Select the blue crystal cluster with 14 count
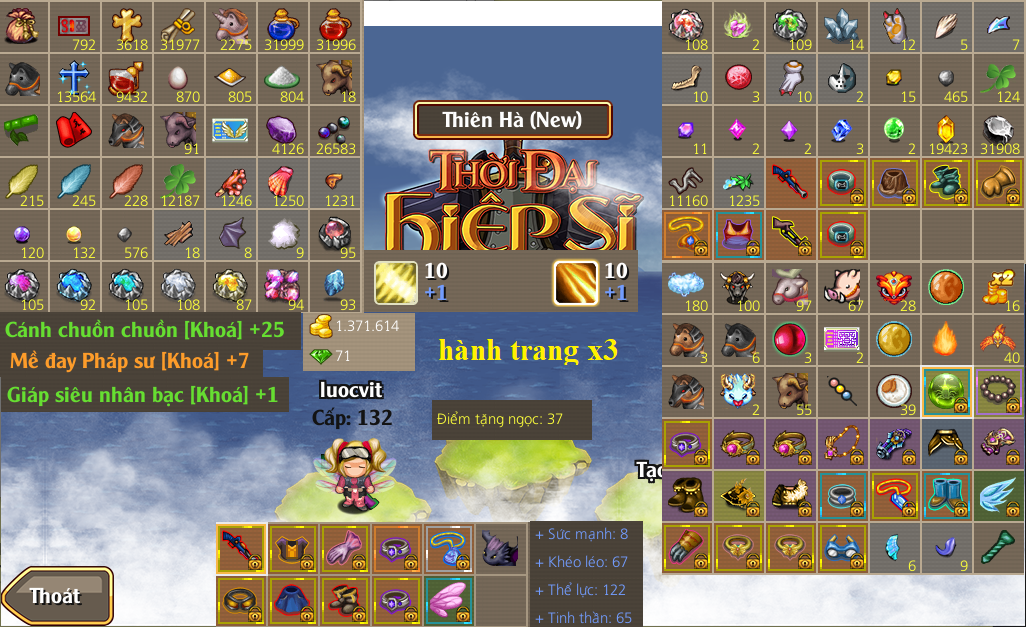Image resolution: width=1026 pixels, height=627 pixels. point(842,26)
